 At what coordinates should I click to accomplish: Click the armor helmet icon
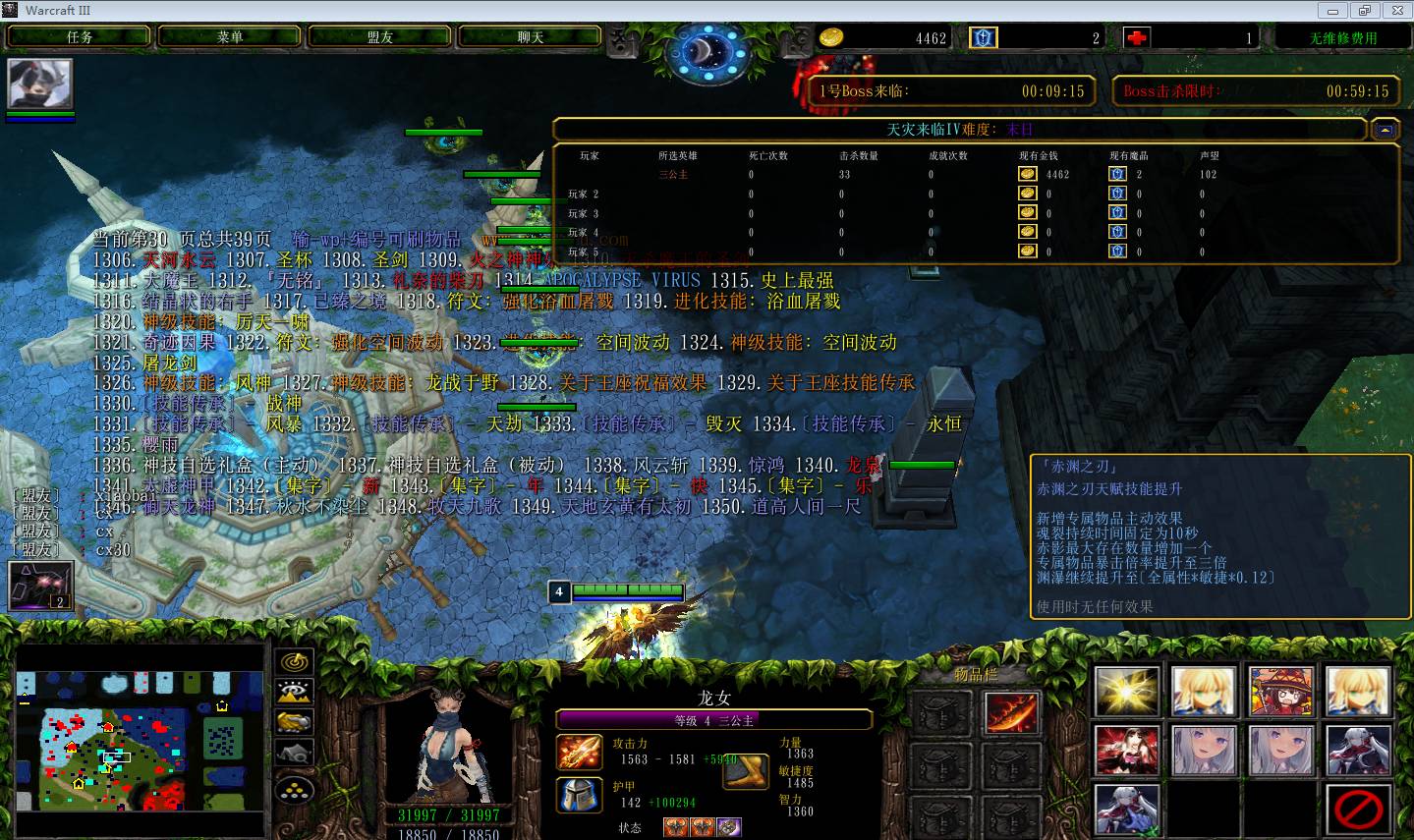point(579,794)
